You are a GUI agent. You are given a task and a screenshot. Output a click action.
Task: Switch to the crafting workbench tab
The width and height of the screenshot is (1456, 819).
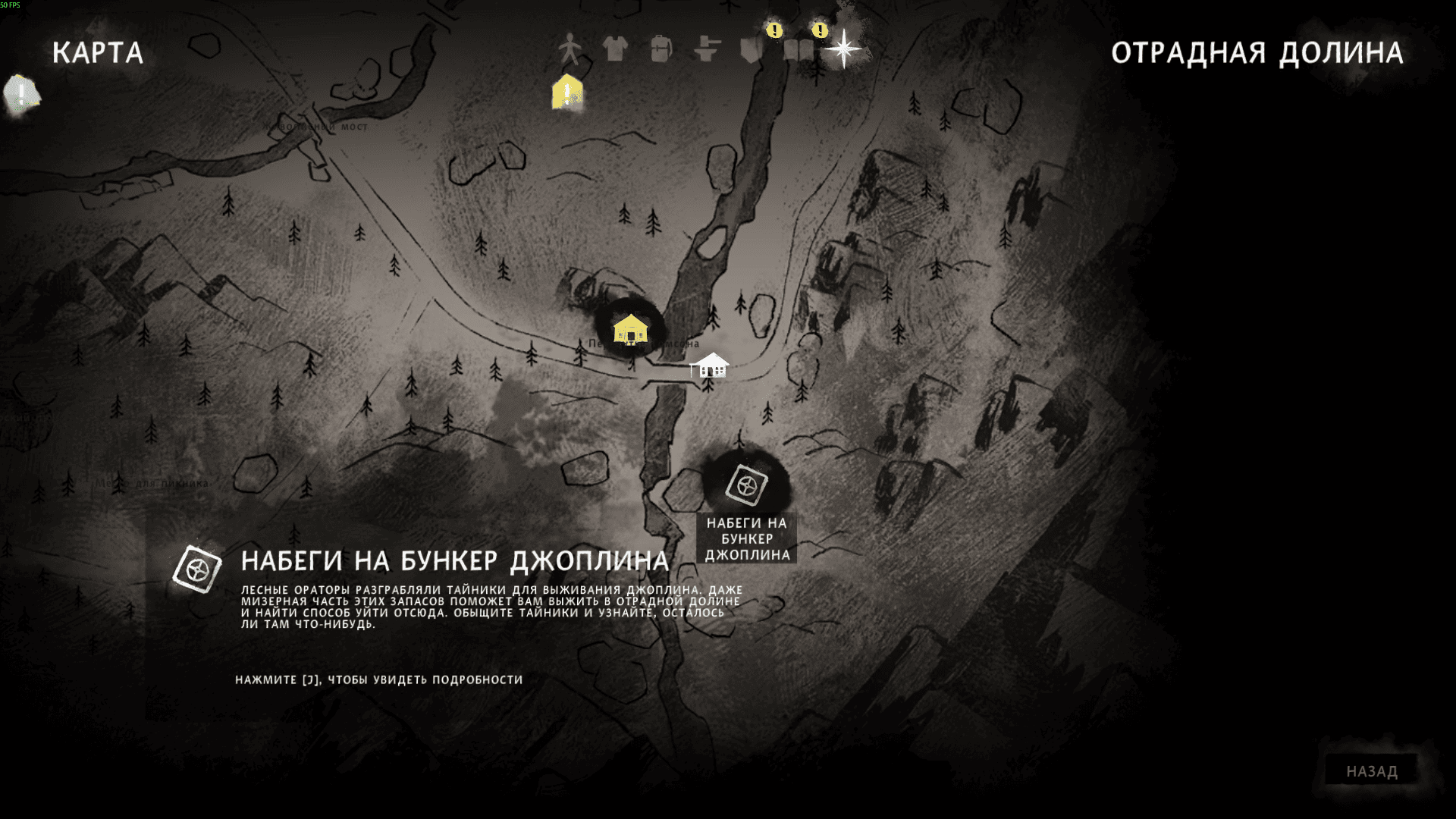(x=707, y=49)
